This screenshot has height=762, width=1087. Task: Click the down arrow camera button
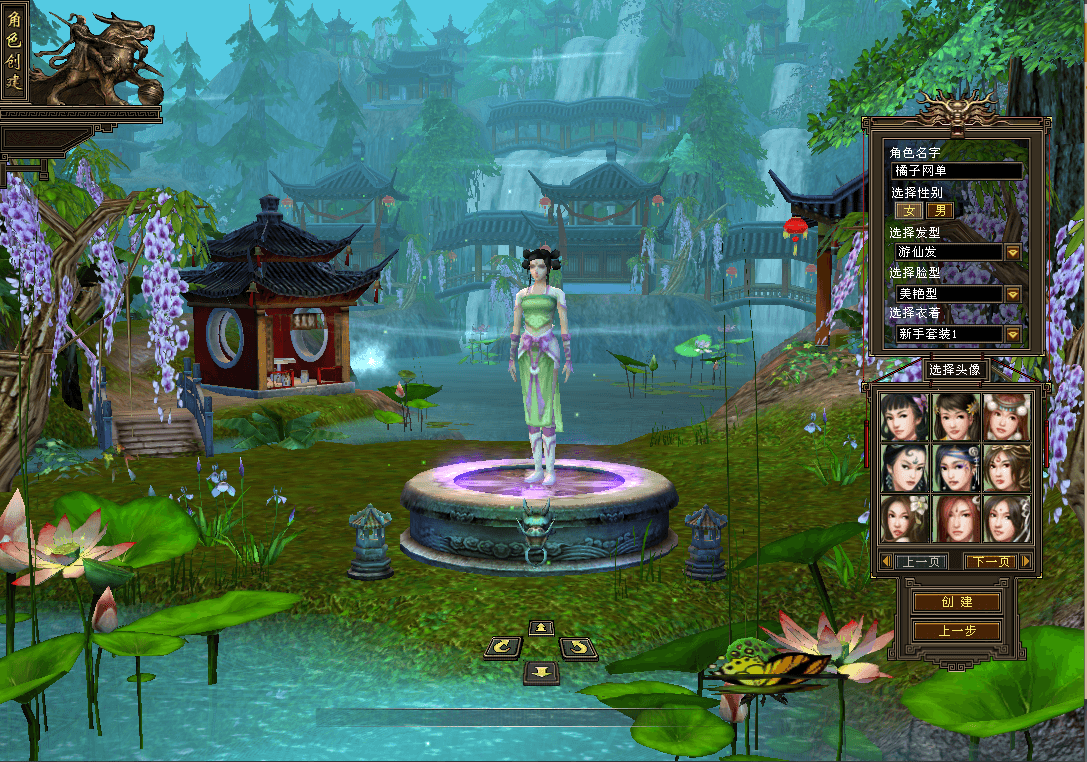point(541,671)
